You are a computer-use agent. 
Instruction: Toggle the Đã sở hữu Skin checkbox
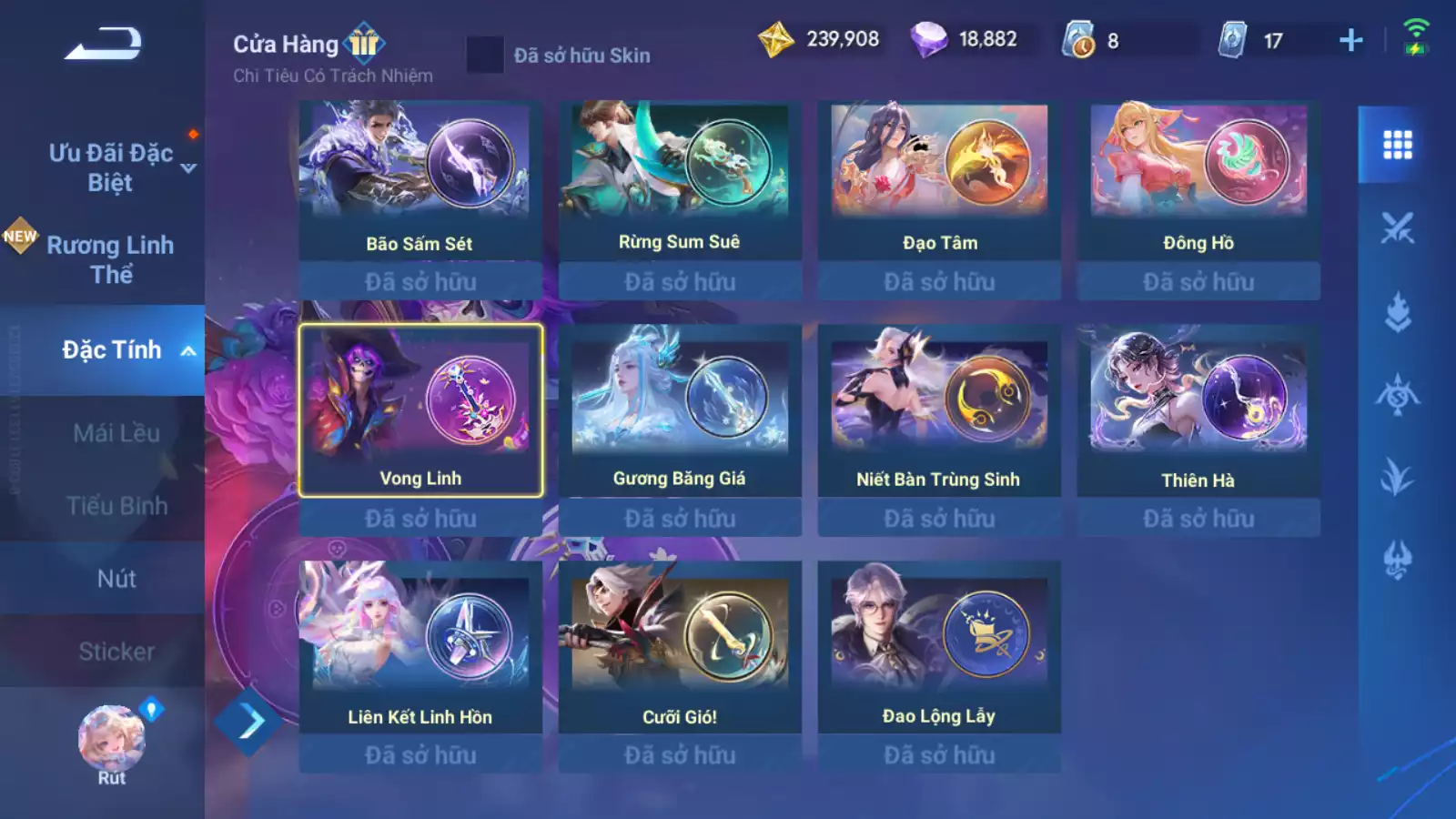pos(484,55)
